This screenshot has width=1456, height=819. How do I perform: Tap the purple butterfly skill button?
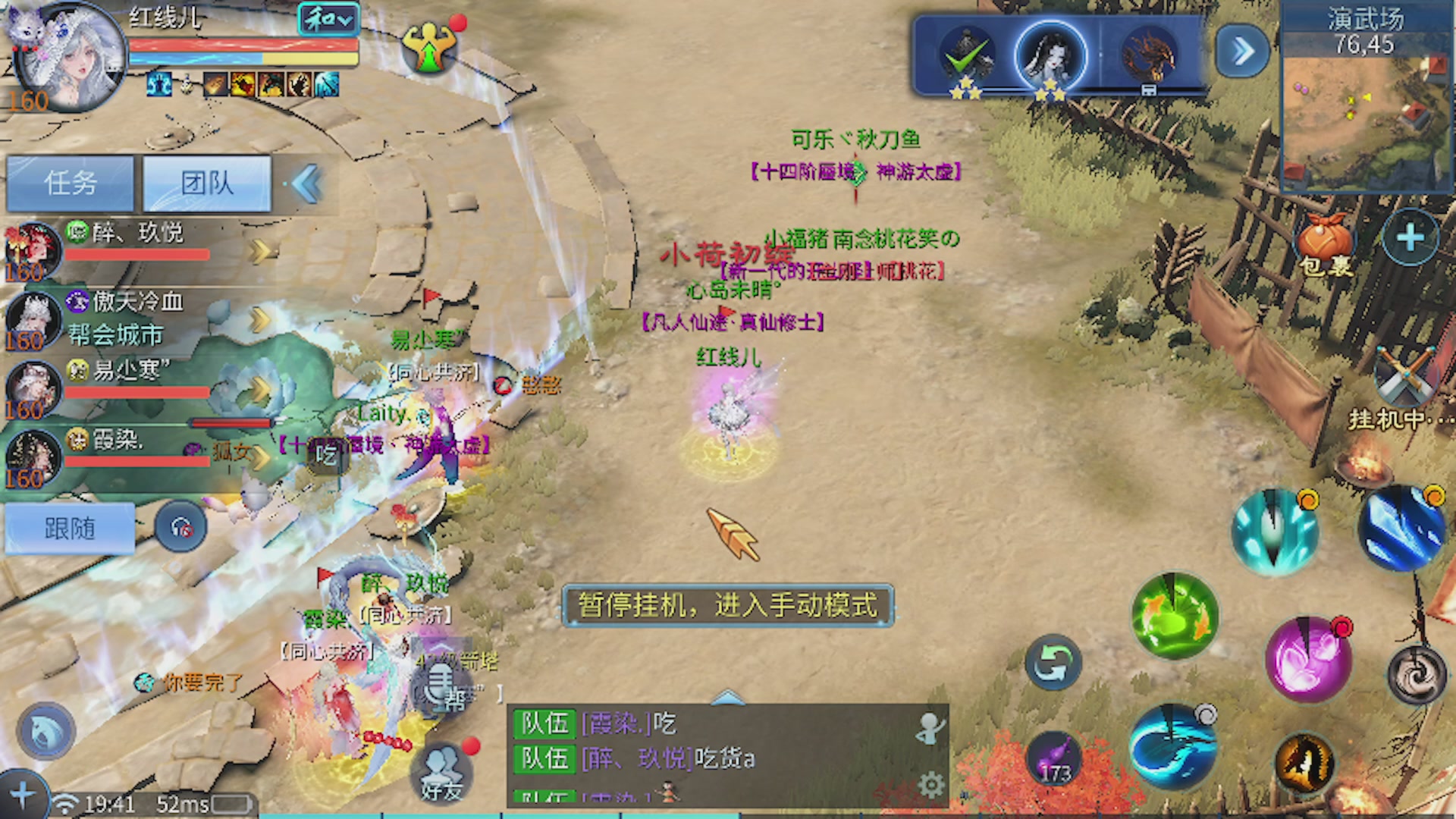point(1308,658)
